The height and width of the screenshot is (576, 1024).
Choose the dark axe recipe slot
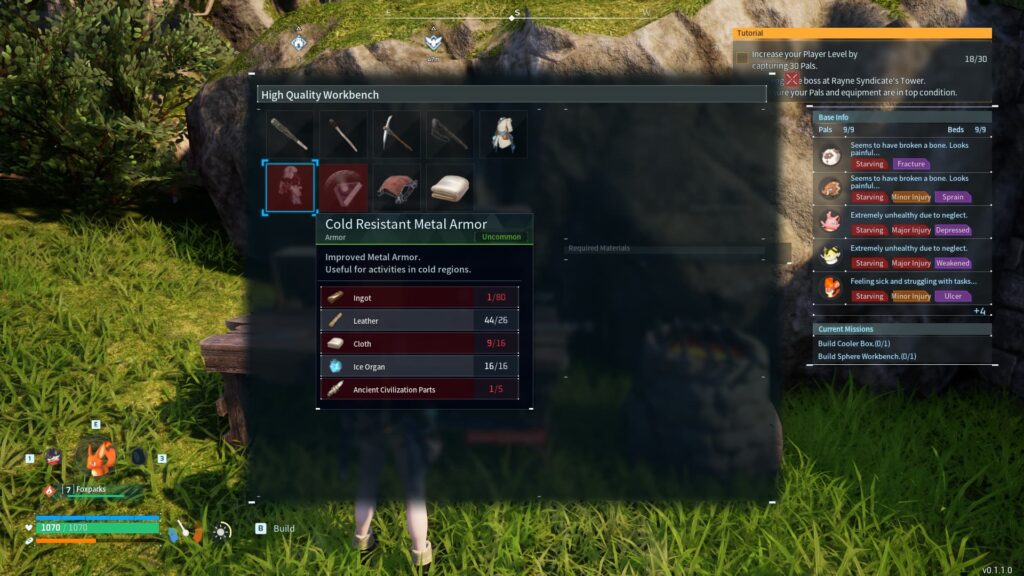point(450,134)
